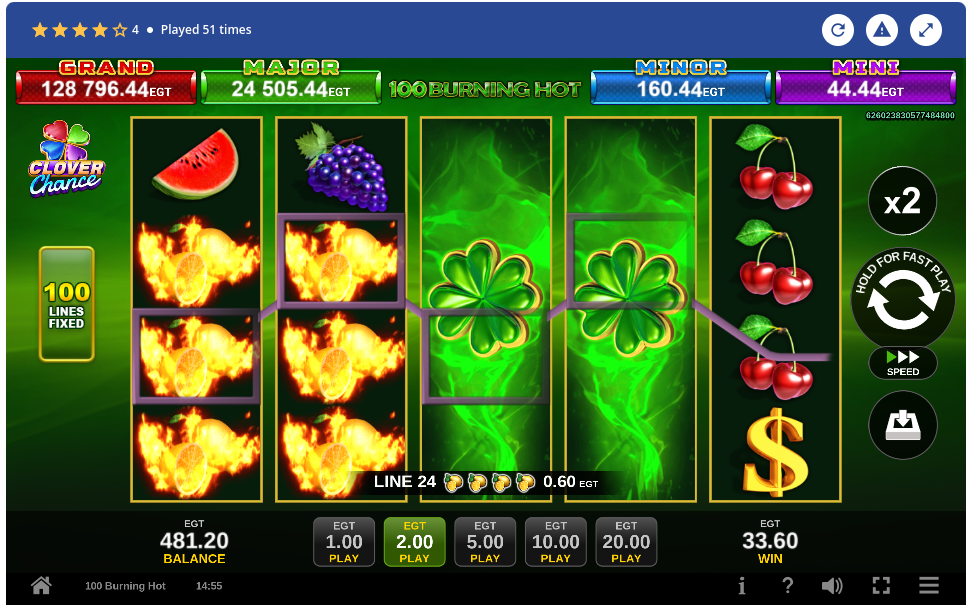This screenshot has width=968, height=605.
Task: Collect winnings with the tray download button
Action: (x=902, y=425)
